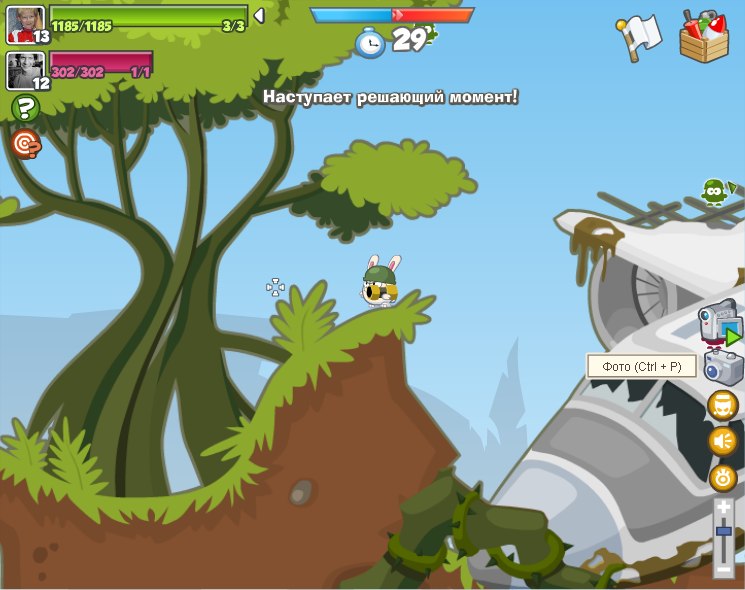Click the white surrender flag

(640, 38)
